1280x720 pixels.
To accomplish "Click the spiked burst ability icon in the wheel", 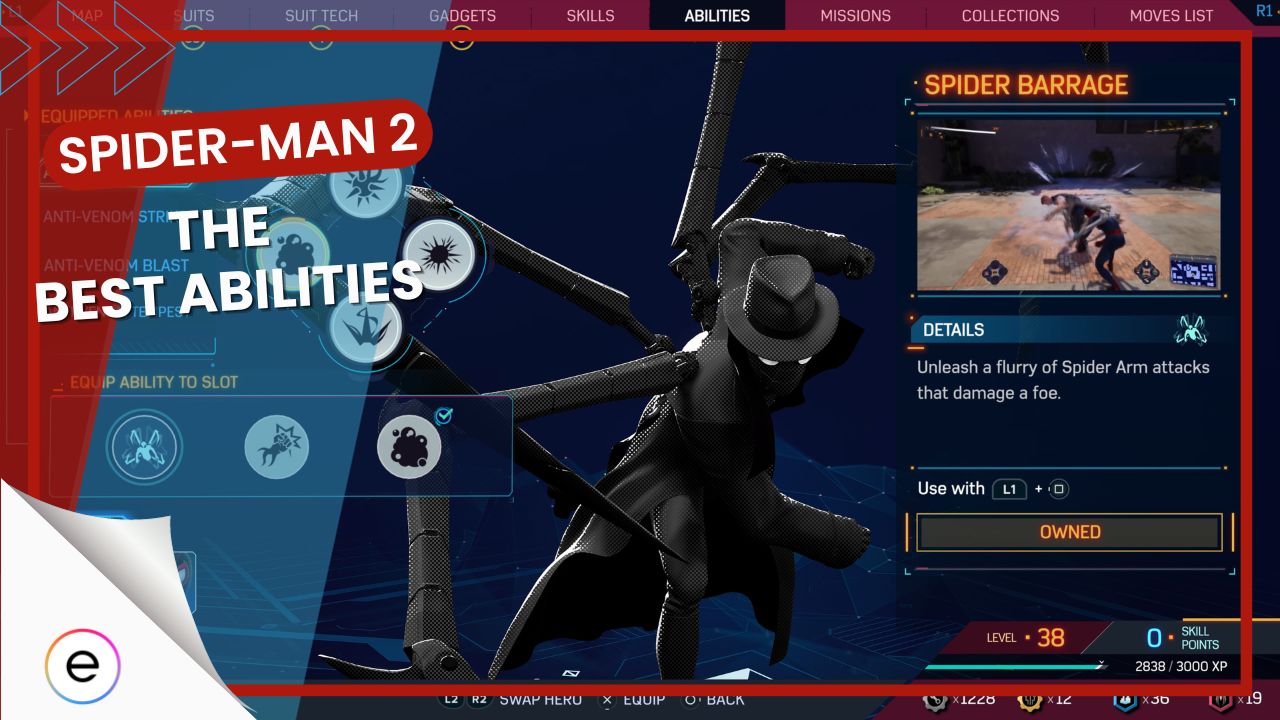I will [x=438, y=253].
